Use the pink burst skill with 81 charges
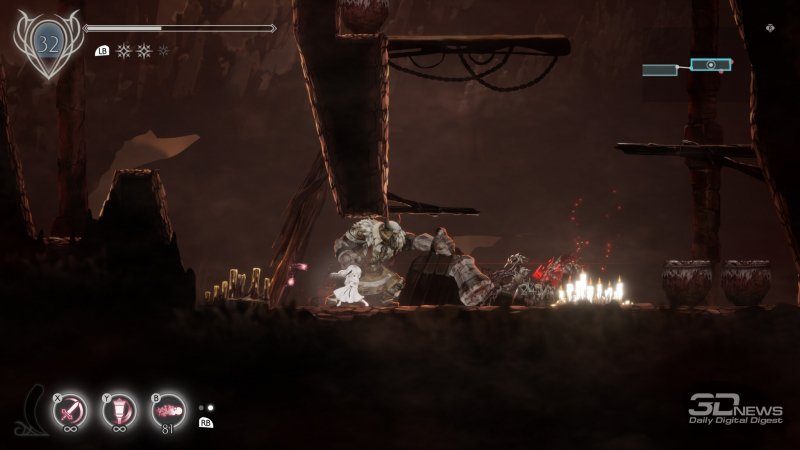Viewport: 800px width, 450px height. tap(169, 411)
